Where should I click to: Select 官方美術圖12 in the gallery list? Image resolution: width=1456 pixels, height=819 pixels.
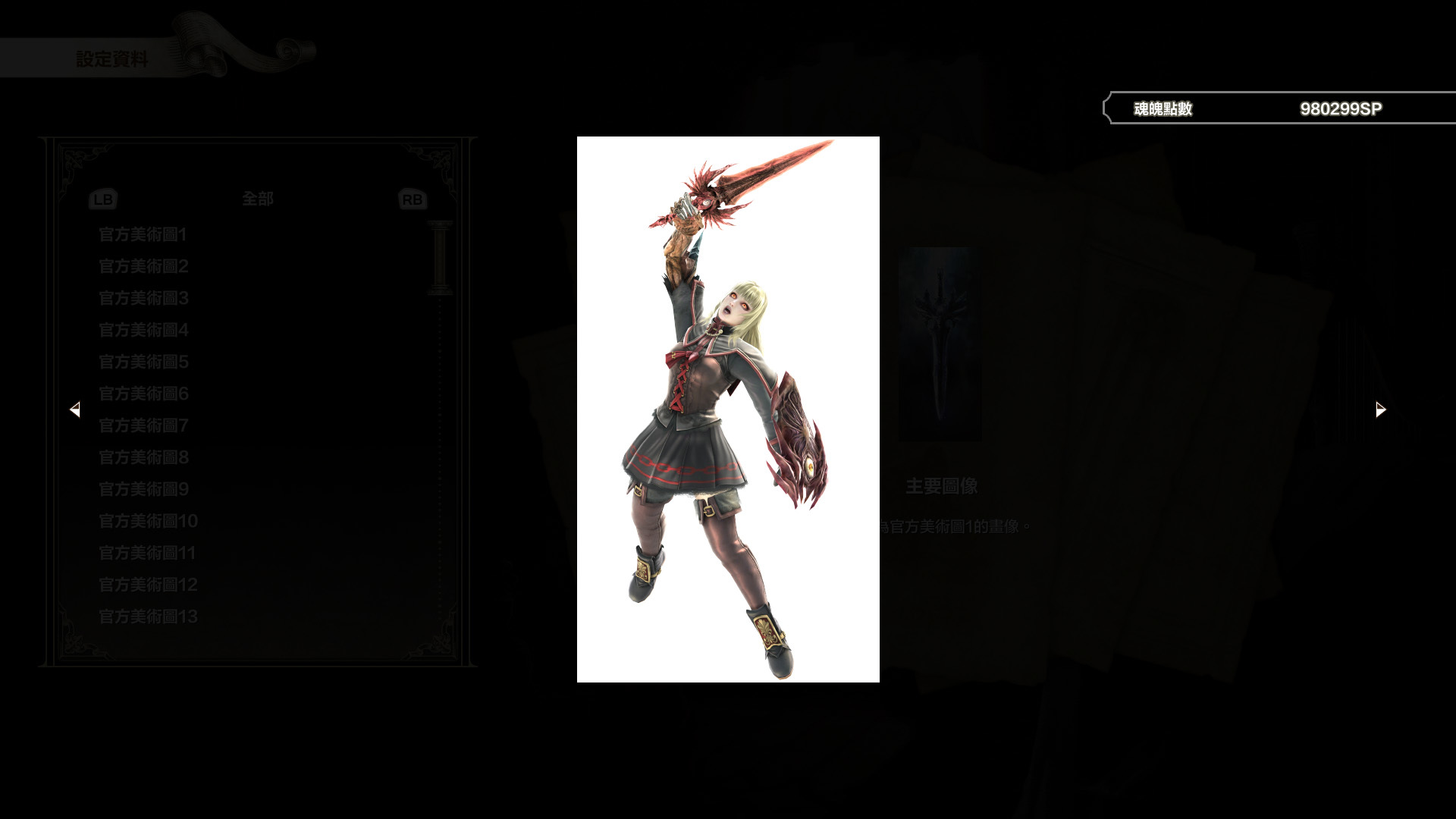click(x=147, y=585)
